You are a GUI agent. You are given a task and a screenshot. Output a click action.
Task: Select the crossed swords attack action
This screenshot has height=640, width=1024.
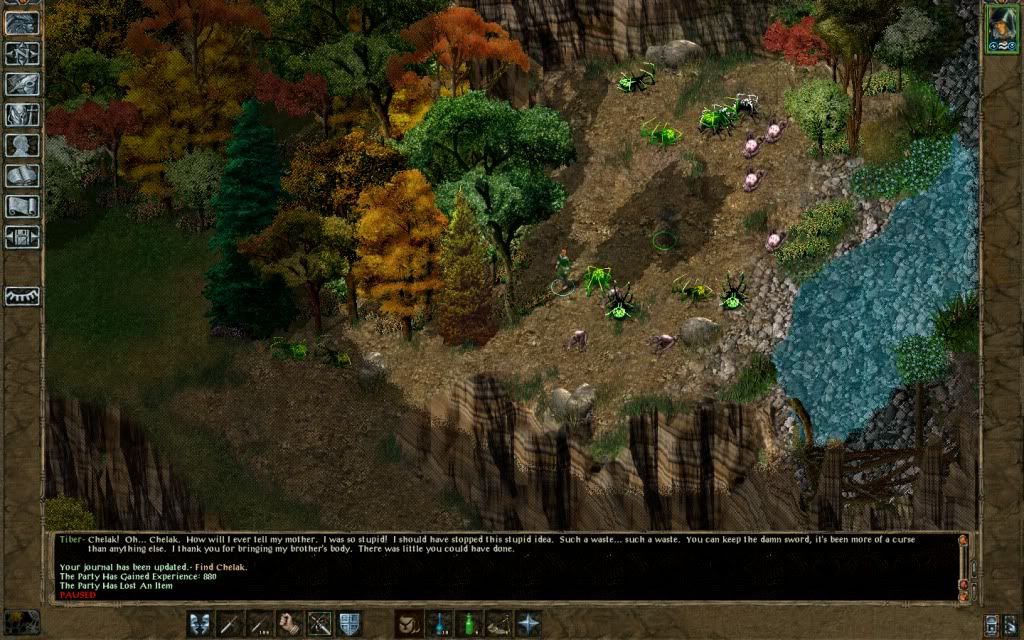pyautogui.click(x=320, y=624)
